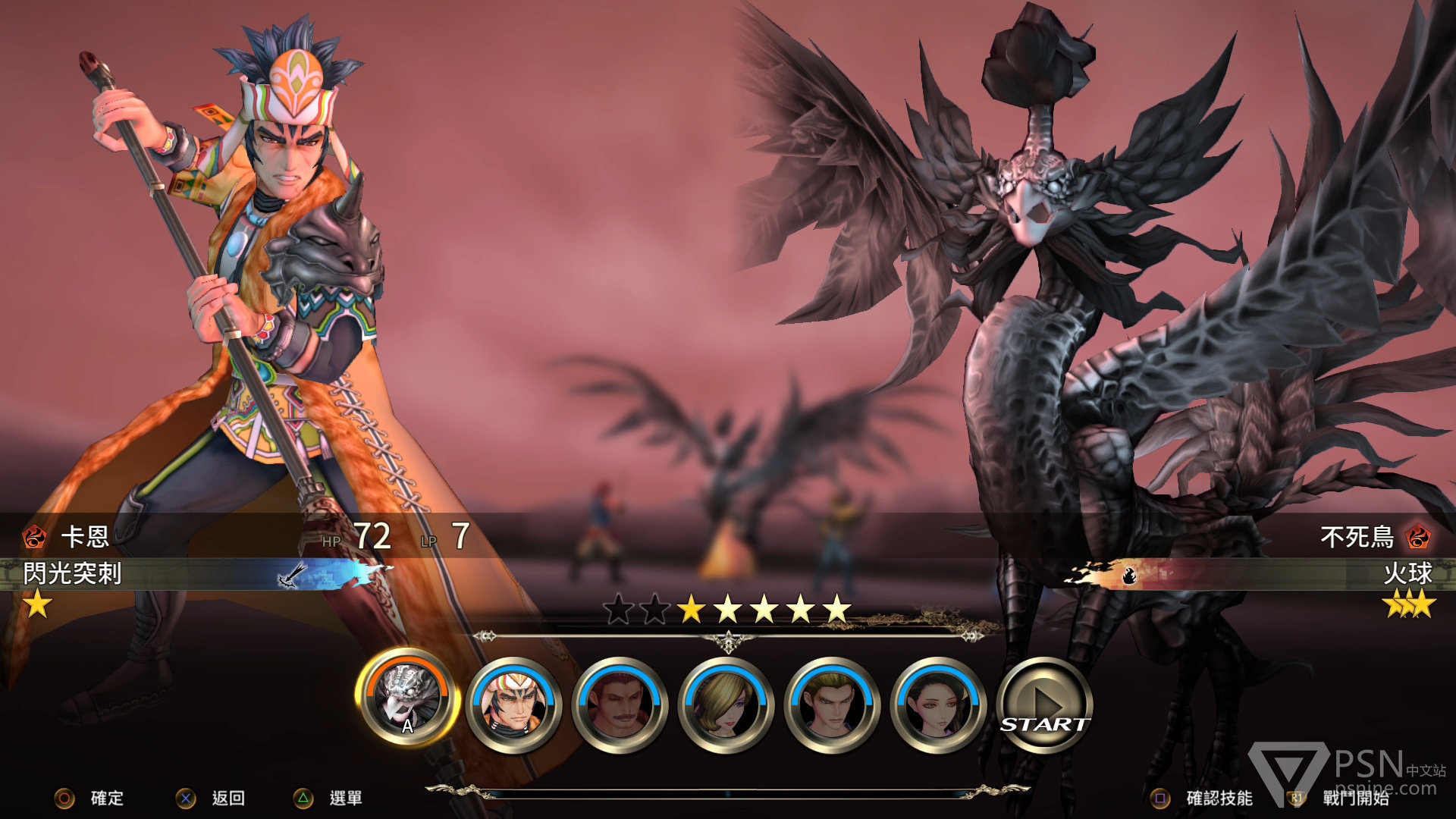
Task: Select the 閃光突刺 skill bar
Action: (197, 574)
